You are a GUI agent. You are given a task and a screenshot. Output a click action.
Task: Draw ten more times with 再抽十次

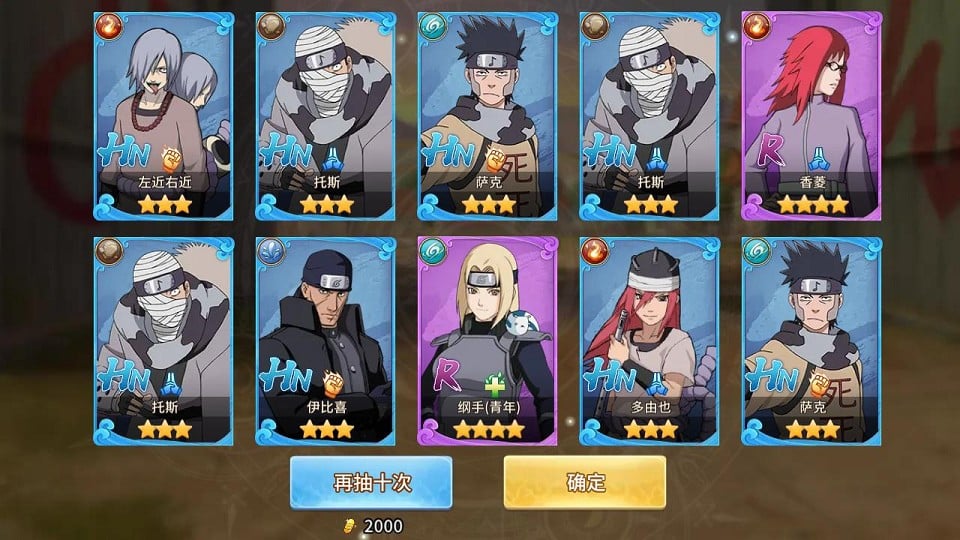(x=371, y=482)
